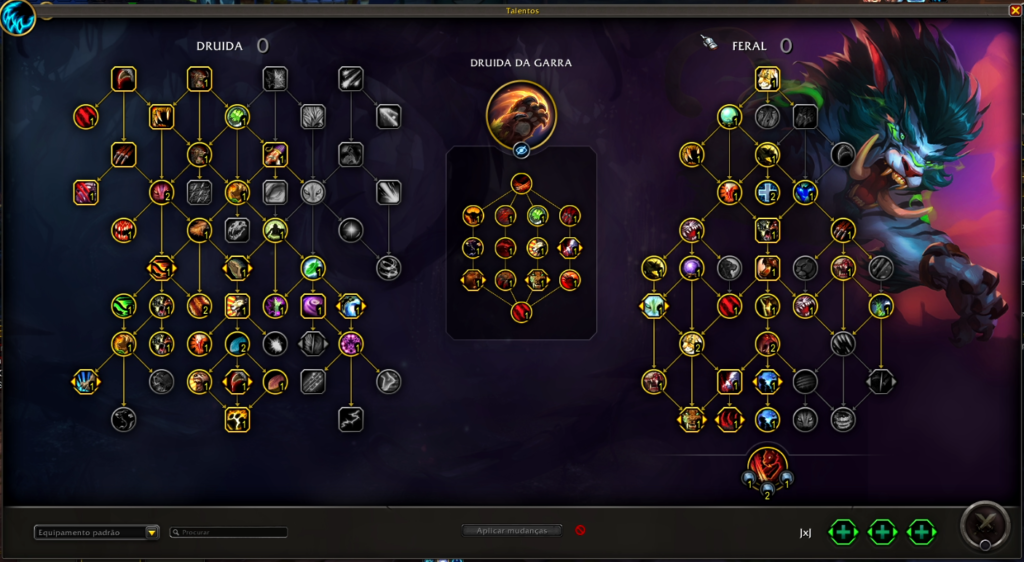Close the talents window with the round X
The width and height of the screenshot is (1024, 562).
tap(982, 523)
